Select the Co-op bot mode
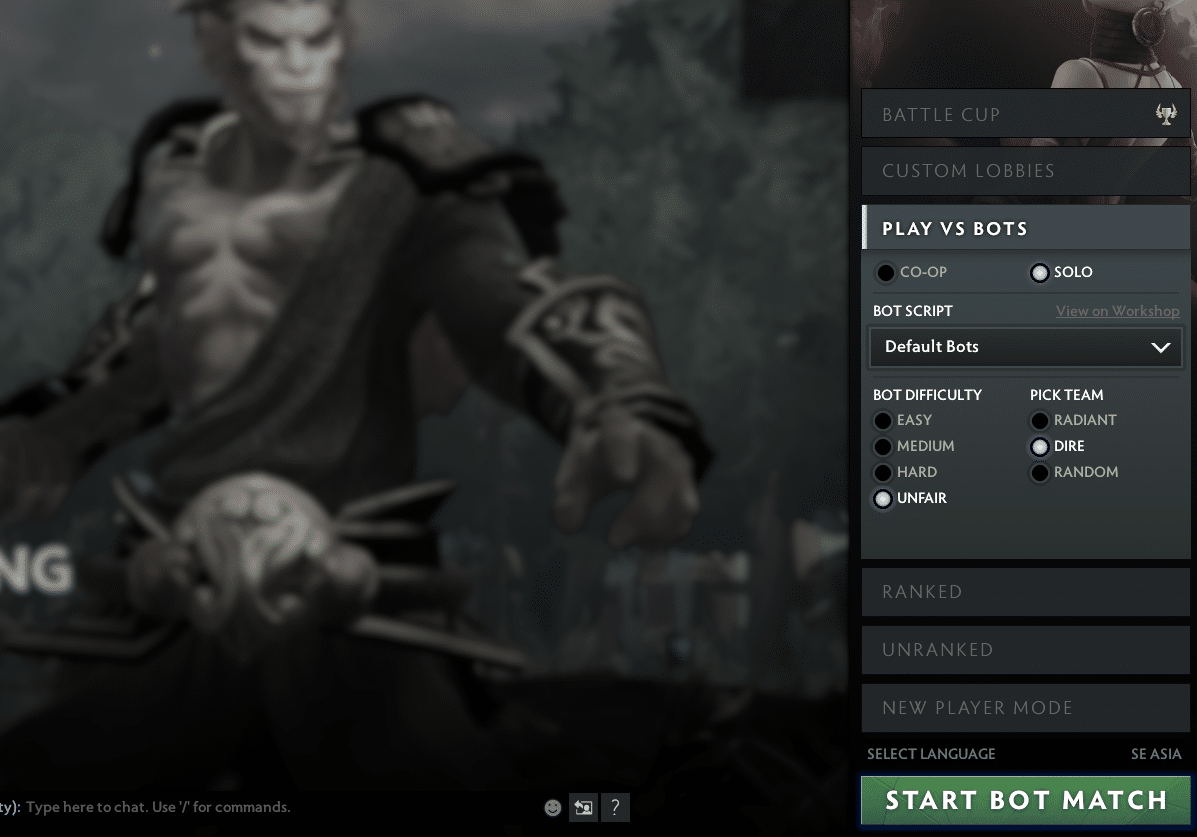This screenshot has width=1197, height=837. click(x=886, y=273)
